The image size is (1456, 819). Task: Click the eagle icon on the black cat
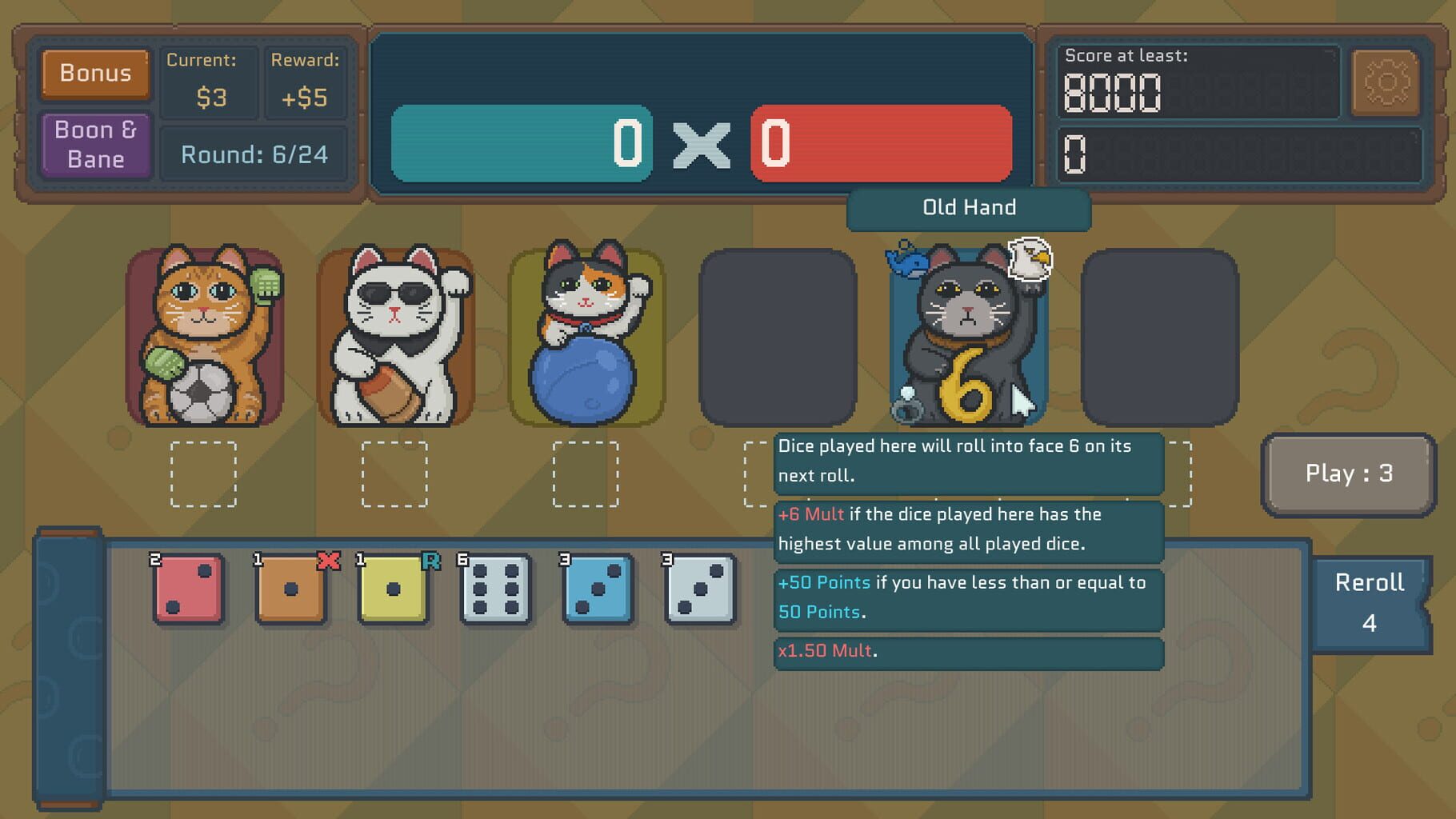pyautogui.click(x=1032, y=258)
